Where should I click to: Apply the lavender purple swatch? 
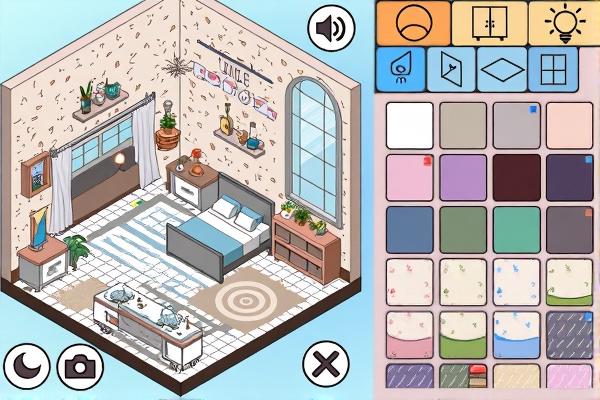(x=463, y=177)
